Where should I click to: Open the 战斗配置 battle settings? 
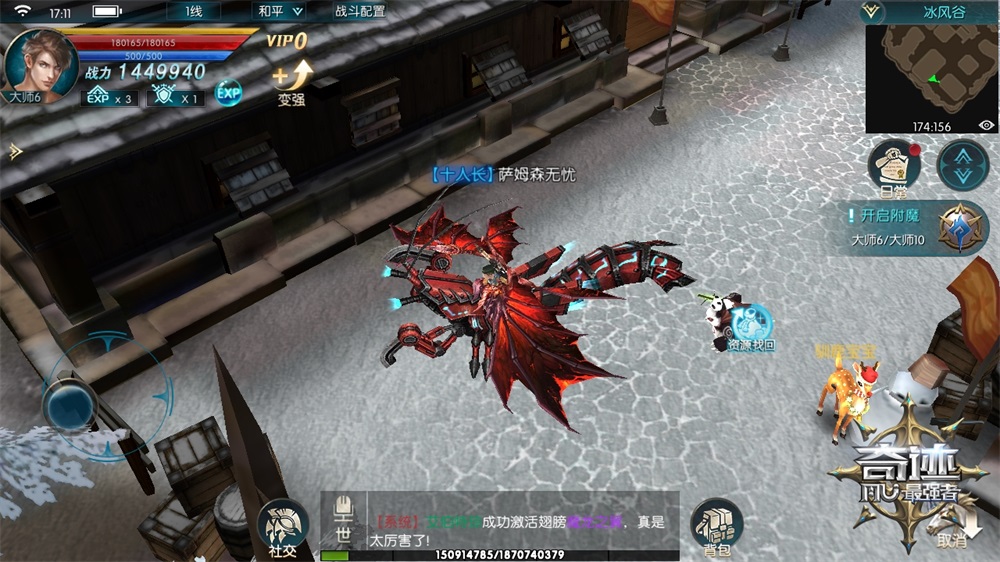coord(359,12)
